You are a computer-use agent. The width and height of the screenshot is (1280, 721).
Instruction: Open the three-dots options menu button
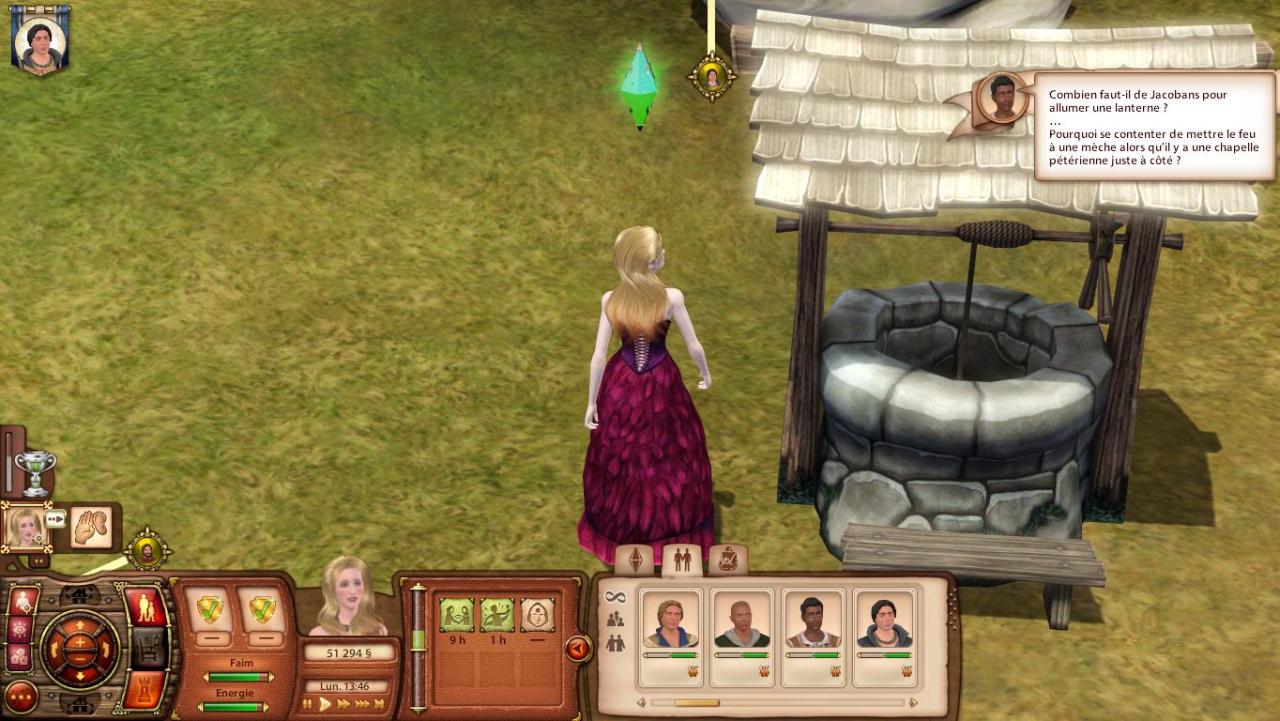pos(21,697)
